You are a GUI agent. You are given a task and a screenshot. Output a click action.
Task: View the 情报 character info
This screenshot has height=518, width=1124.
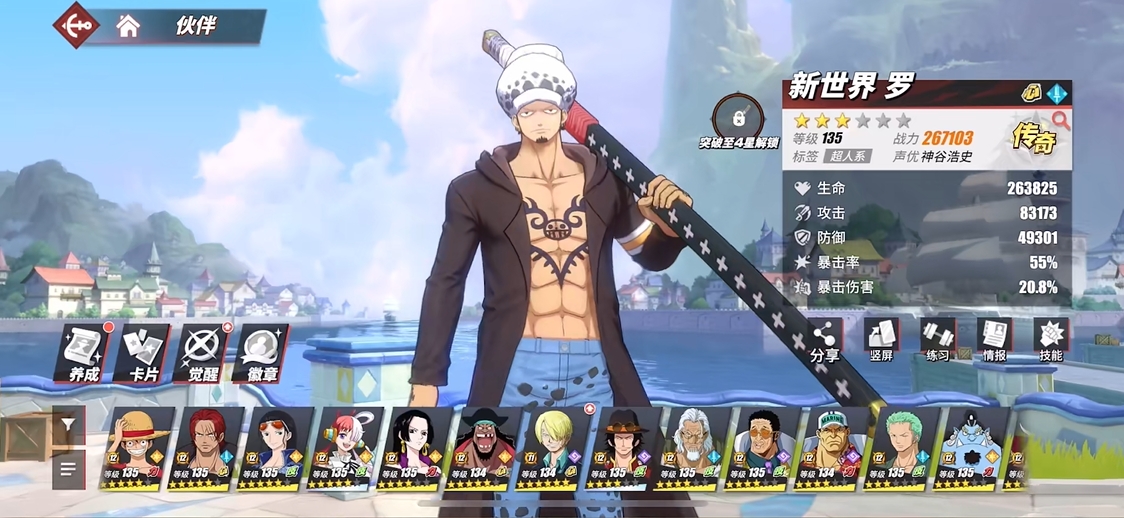[995, 340]
